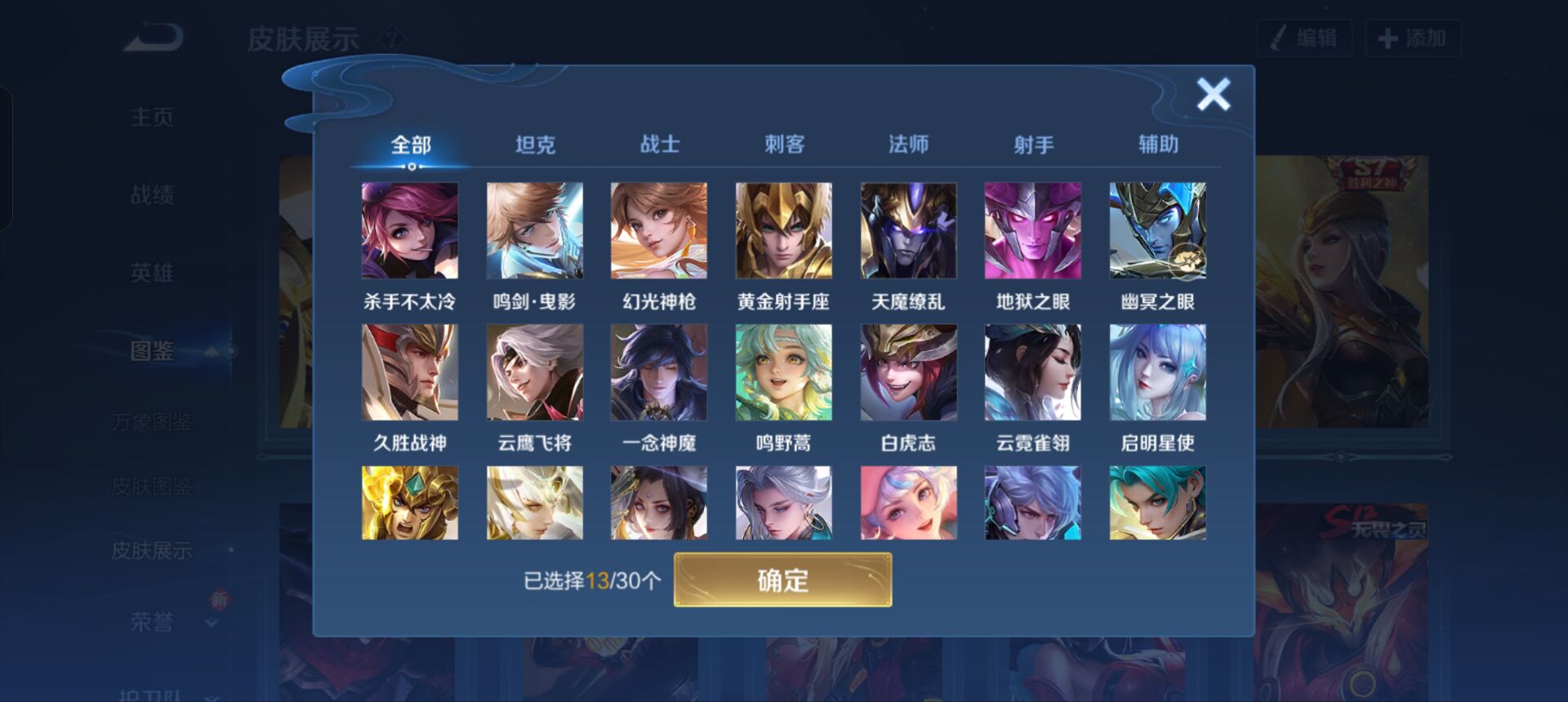The height and width of the screenshot is (702, 1568).
Task: Select the 幽冥之眼 skin portrait
Action: 1157,231
